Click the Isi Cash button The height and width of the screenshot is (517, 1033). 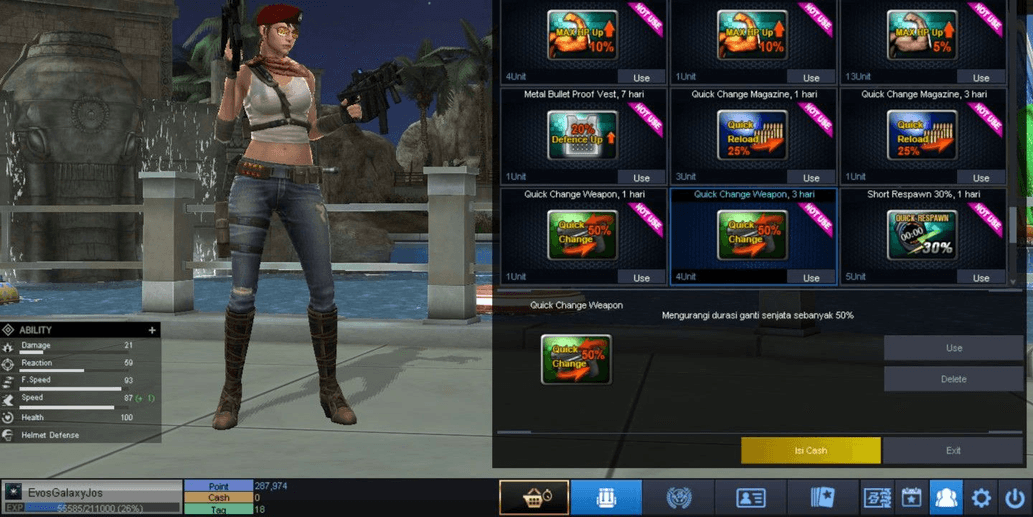(x=810, y=450)
